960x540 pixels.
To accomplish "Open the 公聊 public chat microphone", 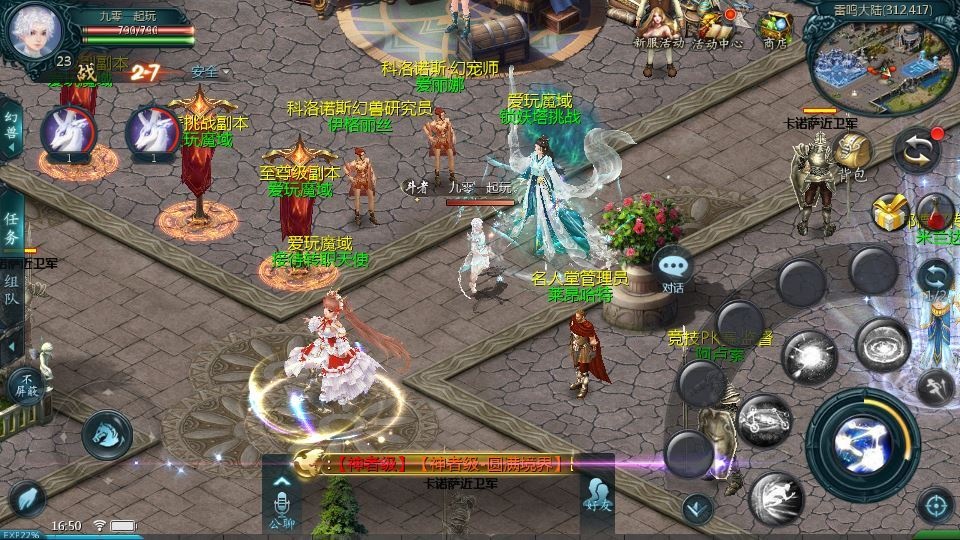I will point(281,499).
